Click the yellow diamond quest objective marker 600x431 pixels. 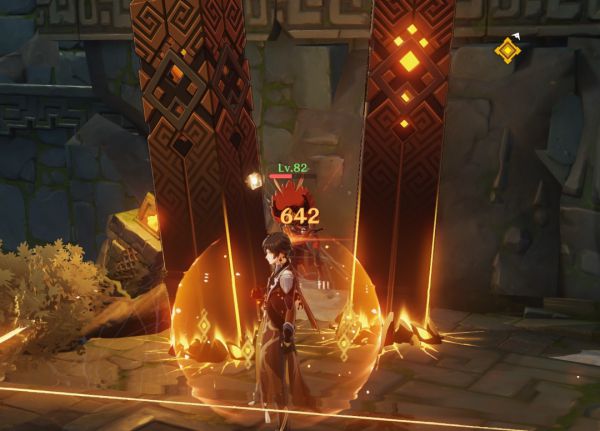[x=508, y=50]
